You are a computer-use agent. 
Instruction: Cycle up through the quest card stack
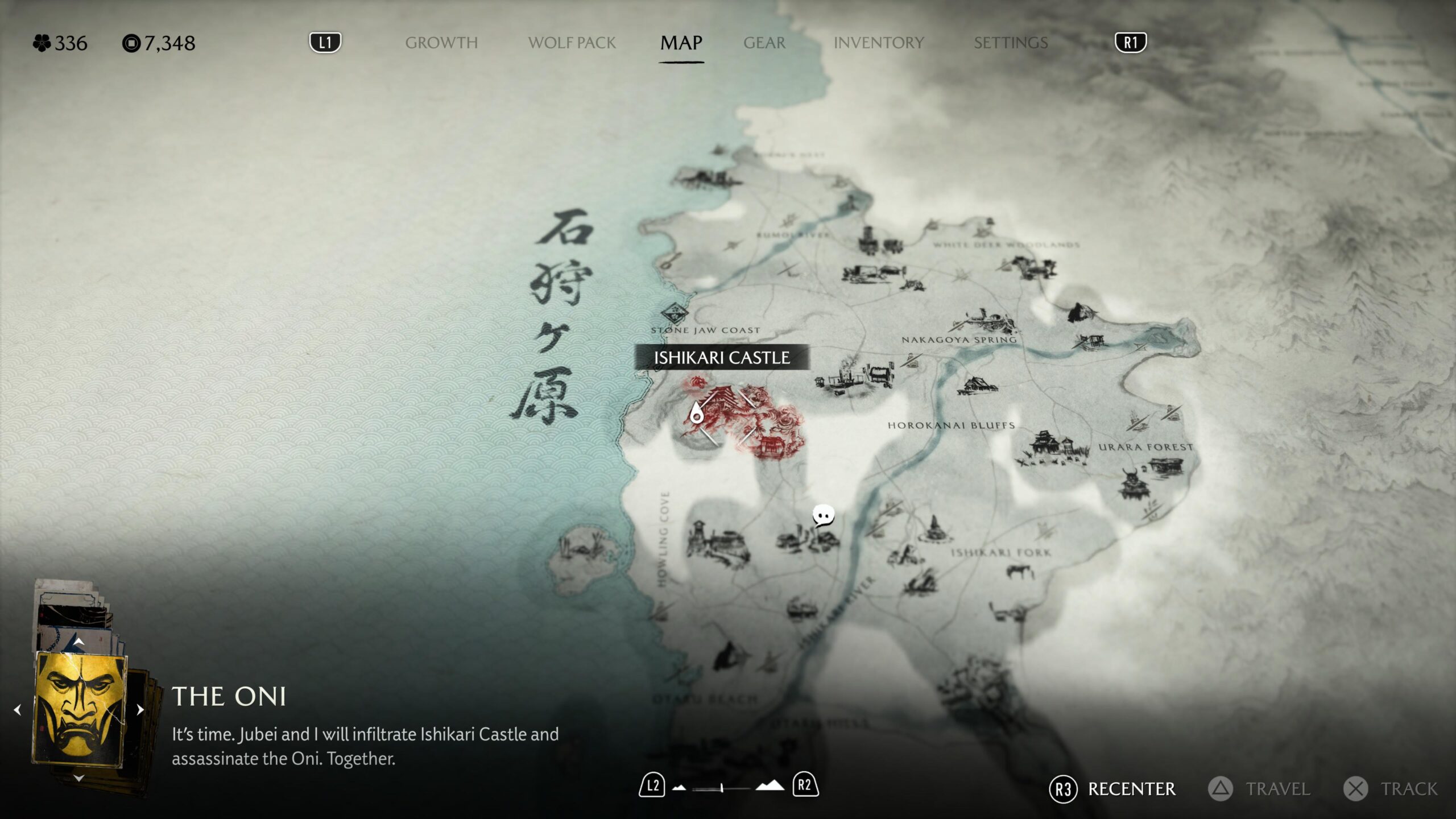coord(79,642)
